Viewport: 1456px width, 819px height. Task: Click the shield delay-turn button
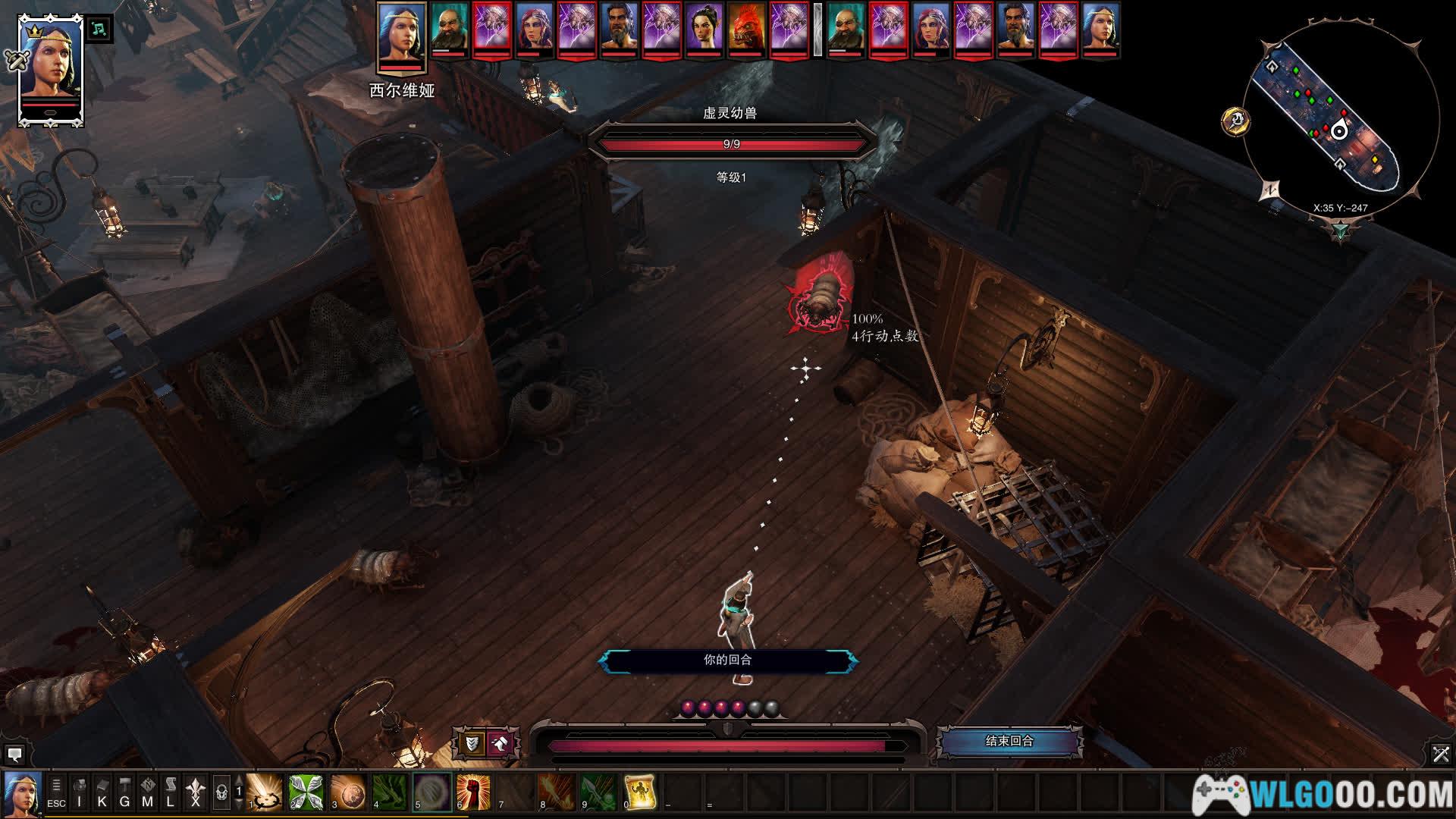coord(472,744)
